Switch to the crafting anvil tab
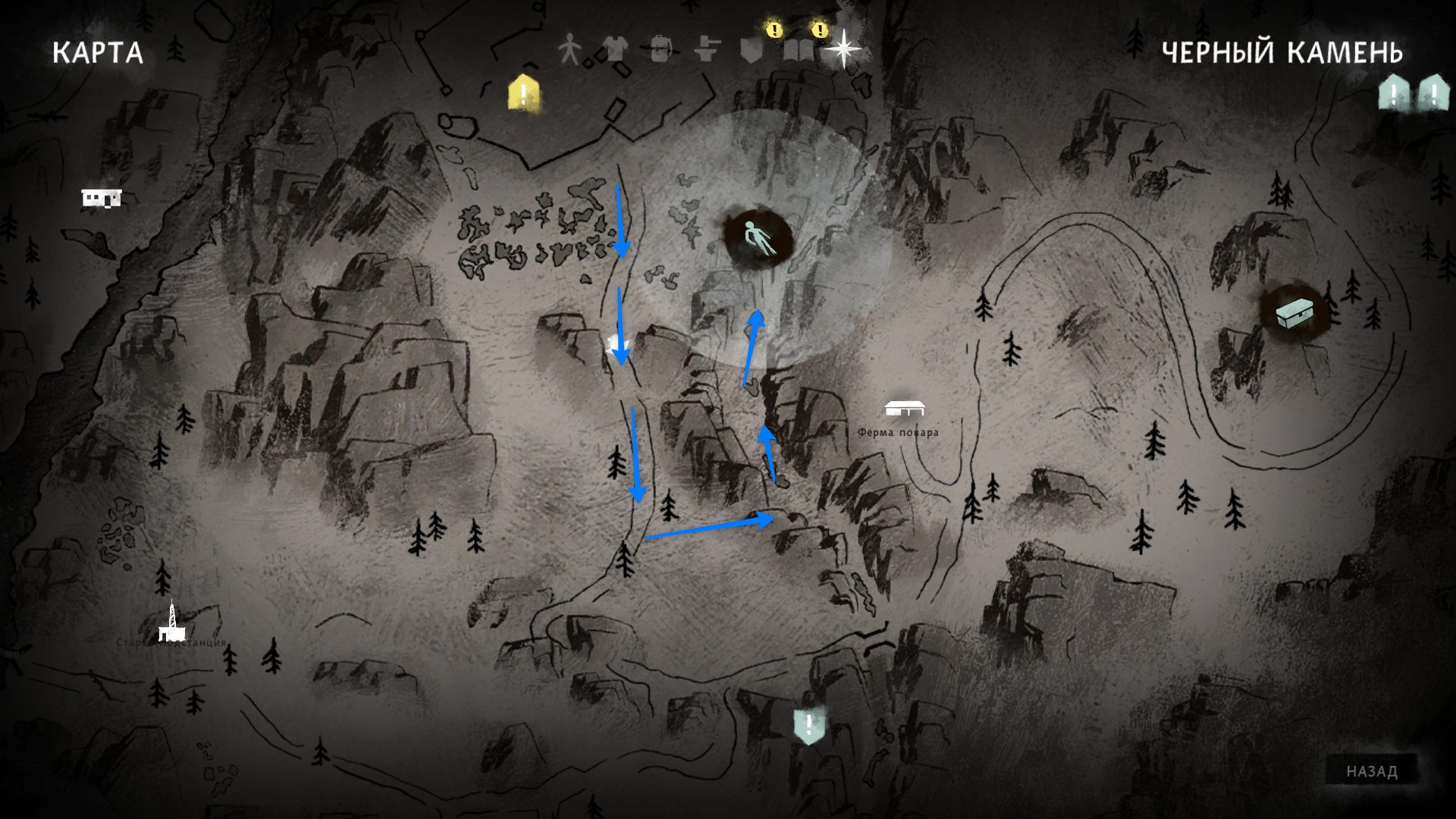 (x=707, y=50)
